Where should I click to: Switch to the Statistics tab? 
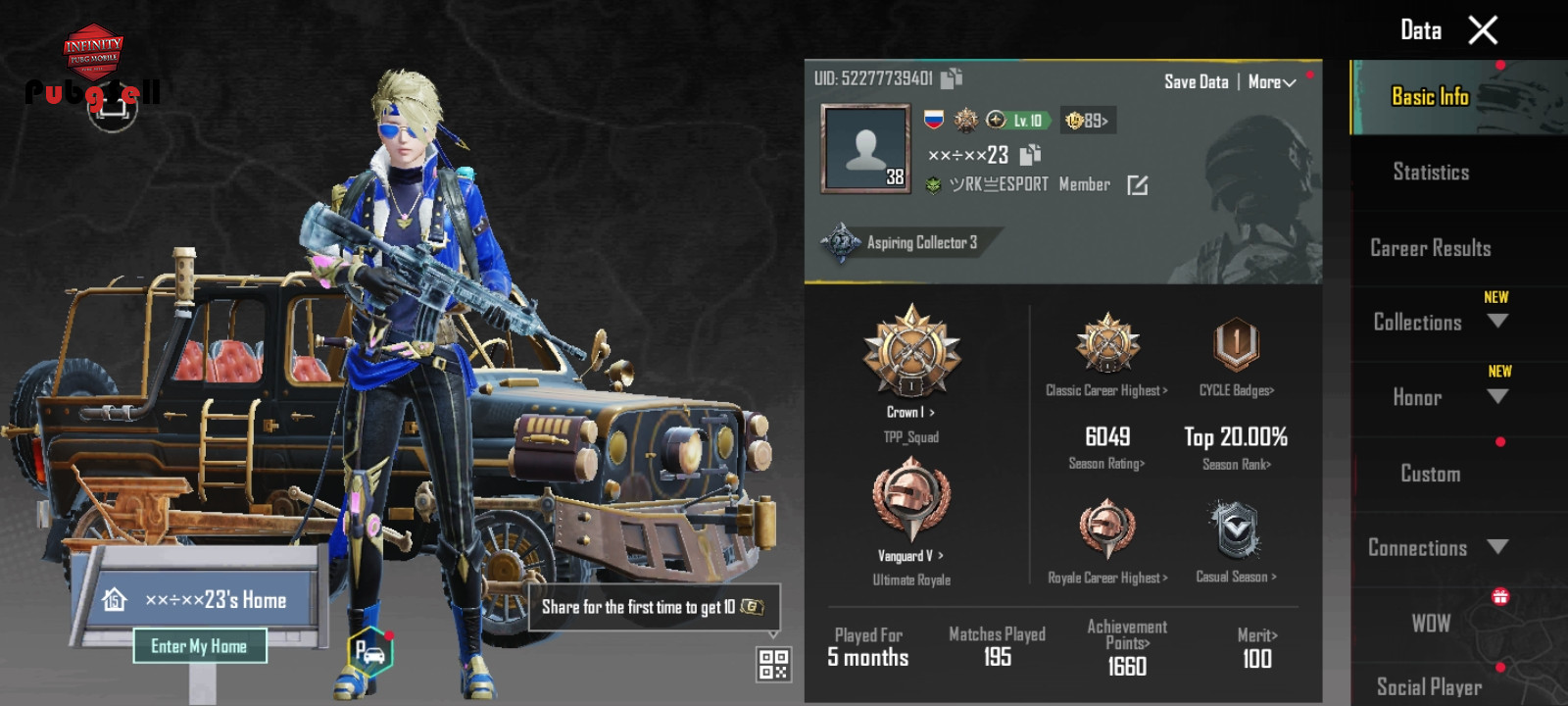(x=1431, y=173)
